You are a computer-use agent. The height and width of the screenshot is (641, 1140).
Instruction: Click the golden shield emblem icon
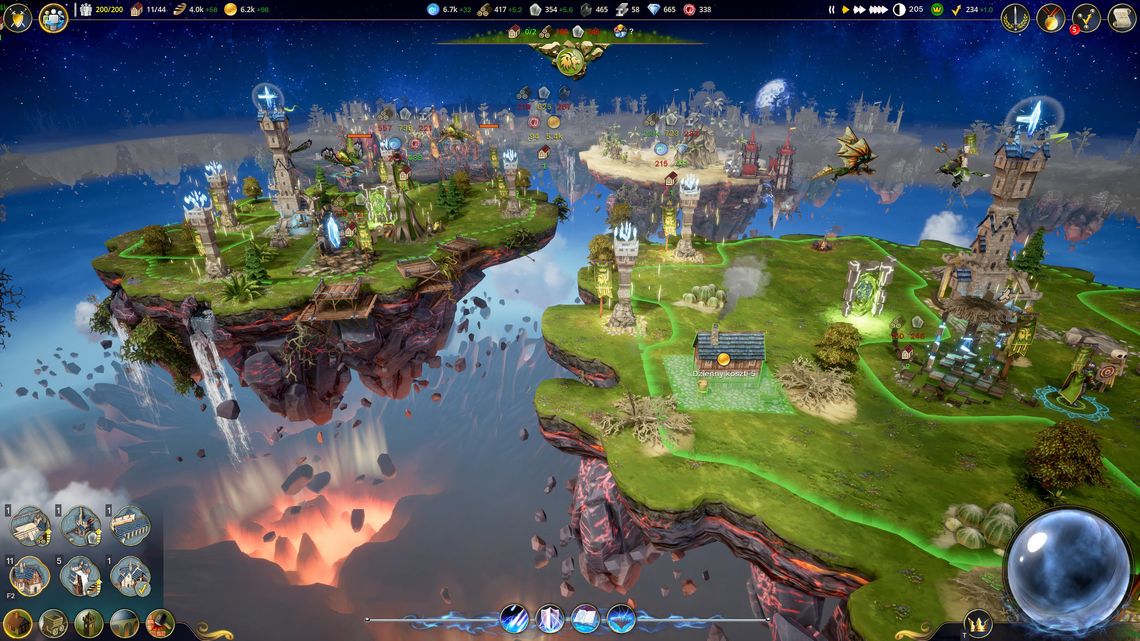pyautogui.click(x=18, y=17)
